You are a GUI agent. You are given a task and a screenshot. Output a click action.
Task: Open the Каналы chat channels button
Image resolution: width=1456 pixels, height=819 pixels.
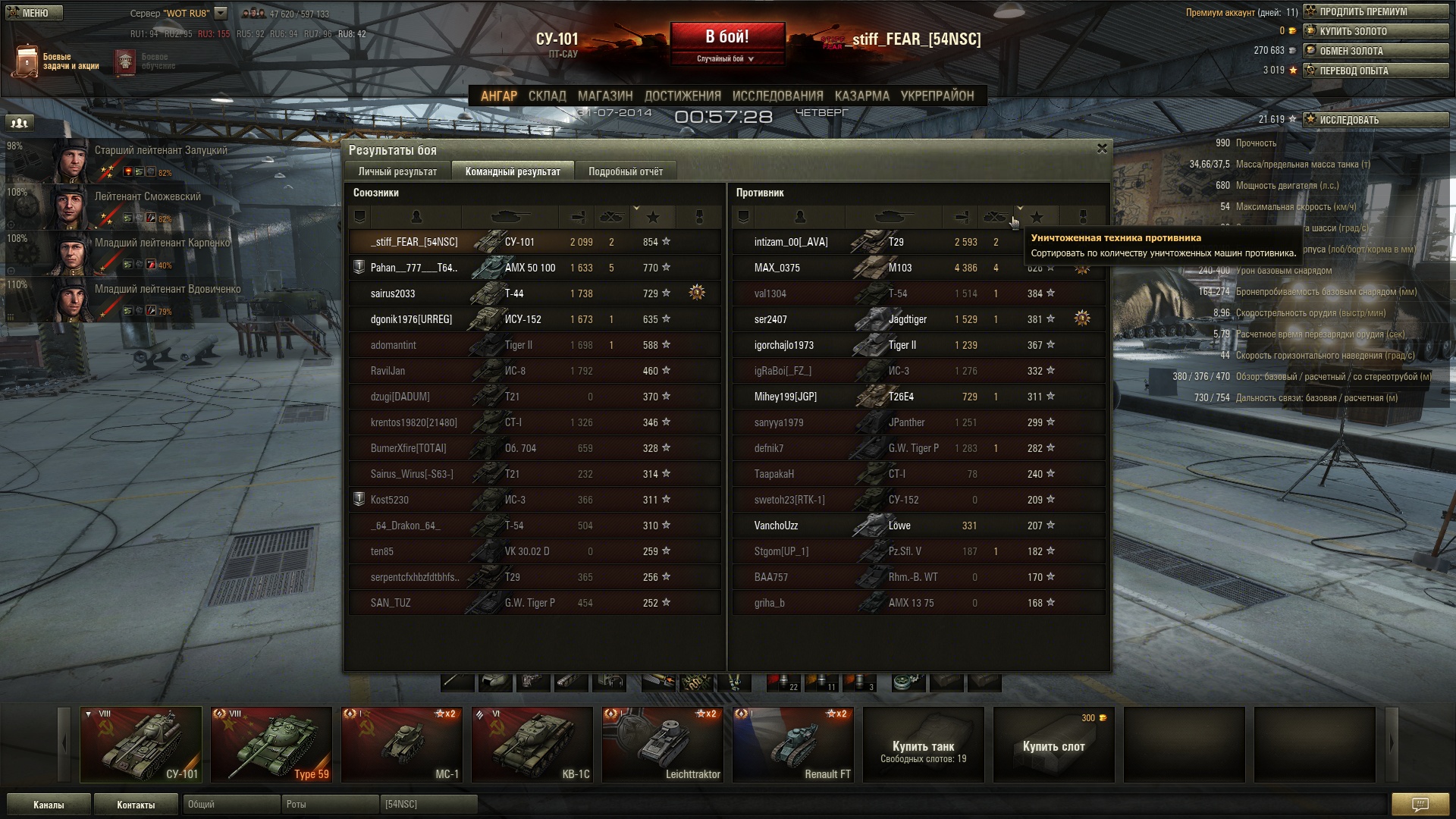point(49,805)
